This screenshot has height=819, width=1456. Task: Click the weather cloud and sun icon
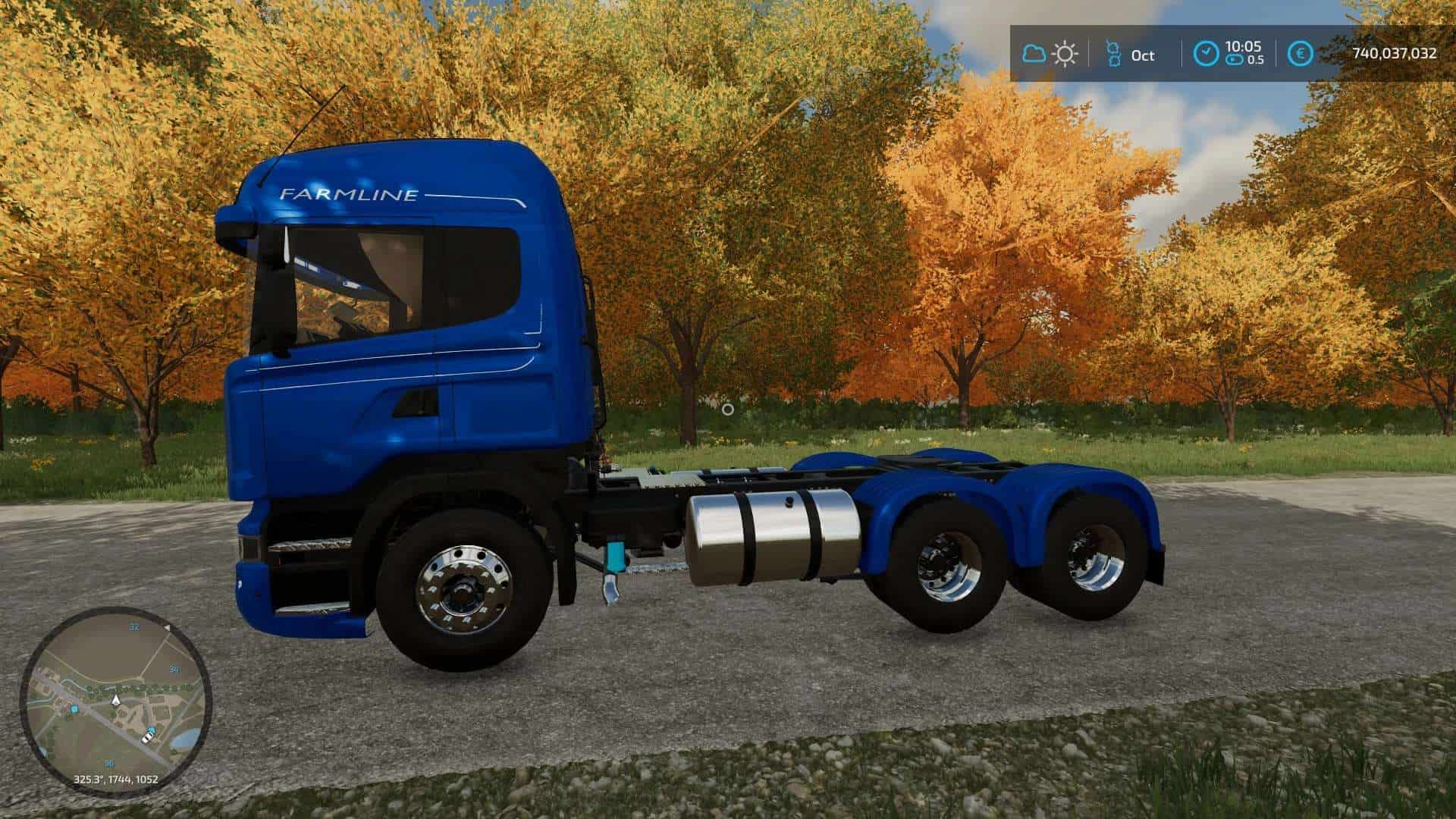pyautogui.click(x=1050, y=54)
